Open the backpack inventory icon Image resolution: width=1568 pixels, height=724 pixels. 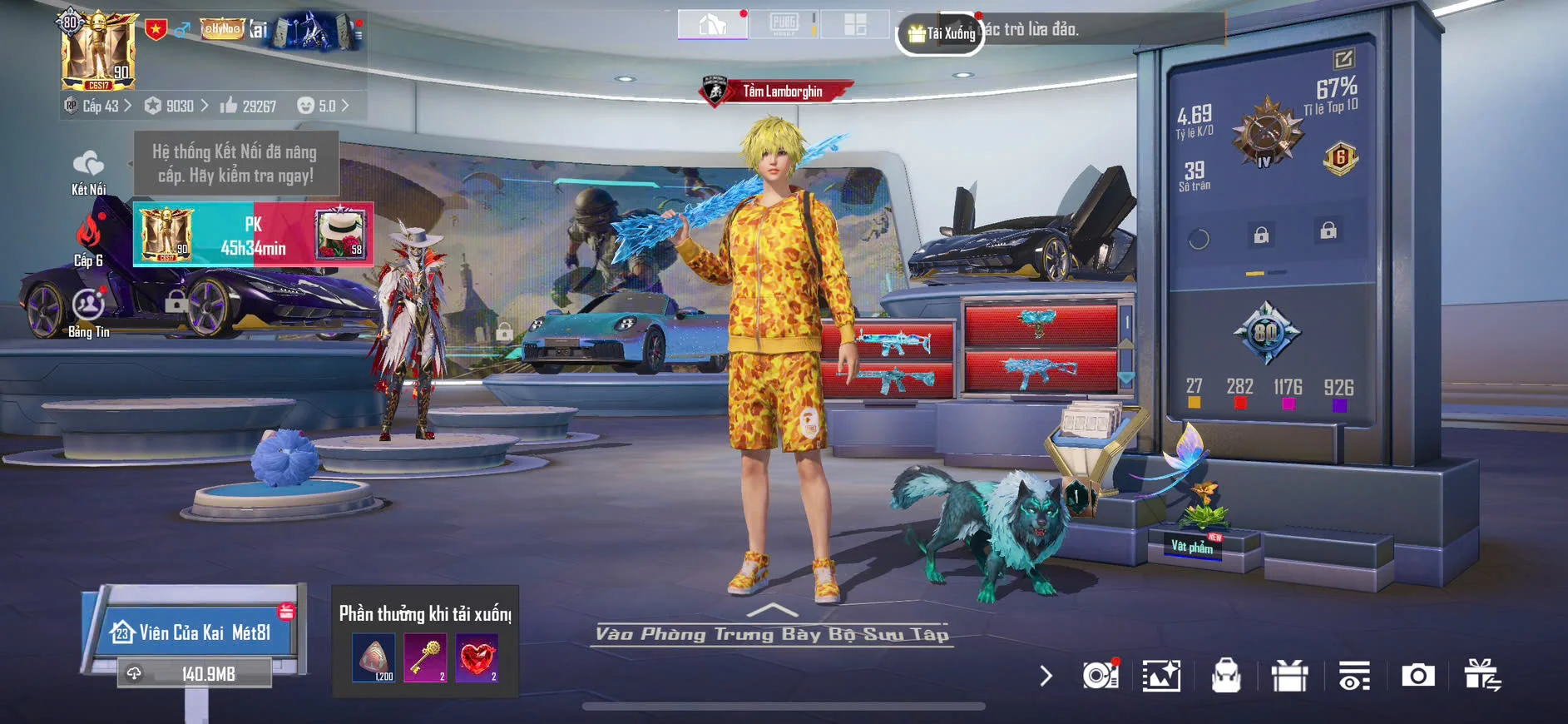pos(1226,676)
